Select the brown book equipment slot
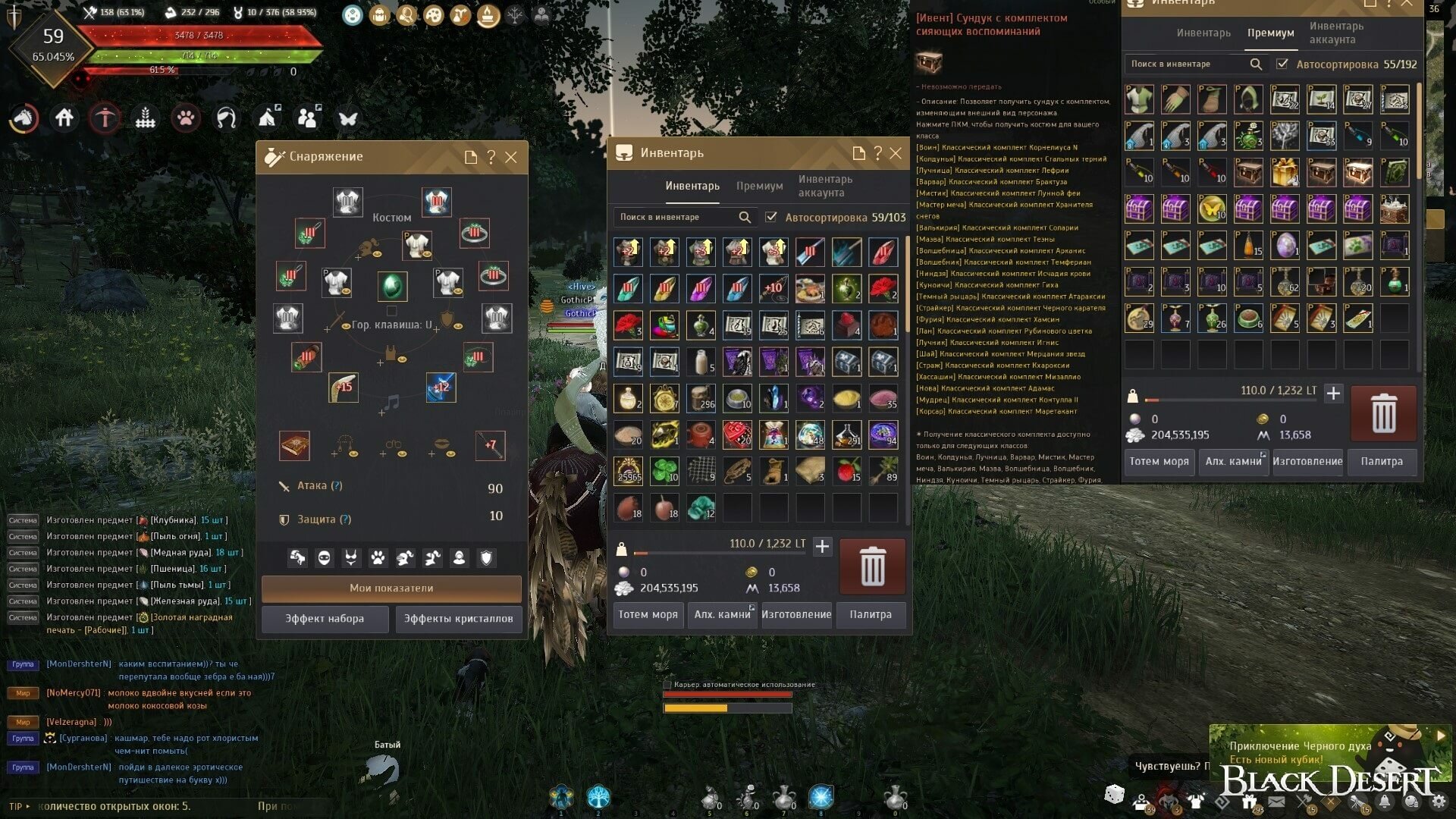 coord(294,446)
